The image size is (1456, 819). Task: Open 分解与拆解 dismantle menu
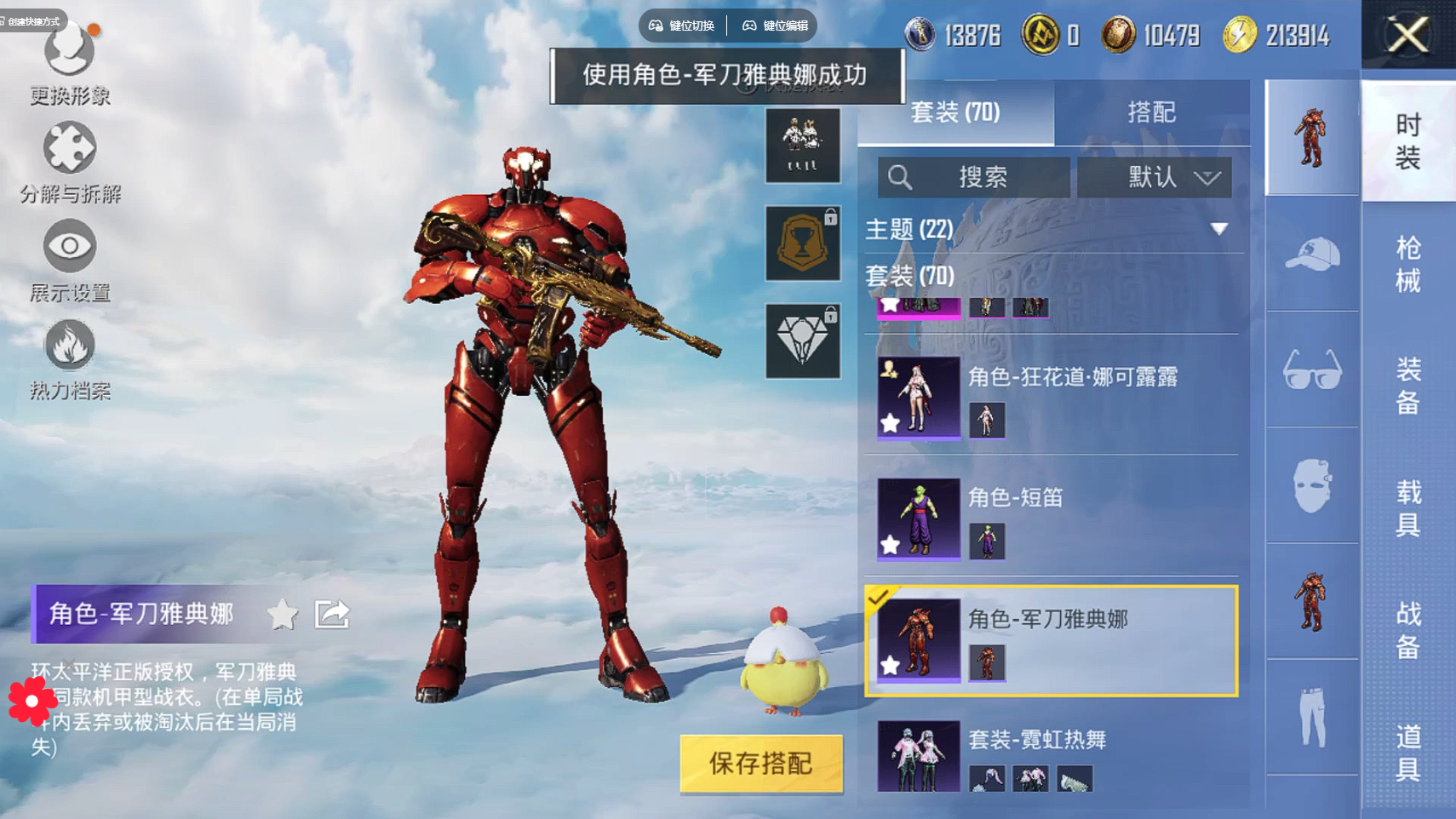70,163
